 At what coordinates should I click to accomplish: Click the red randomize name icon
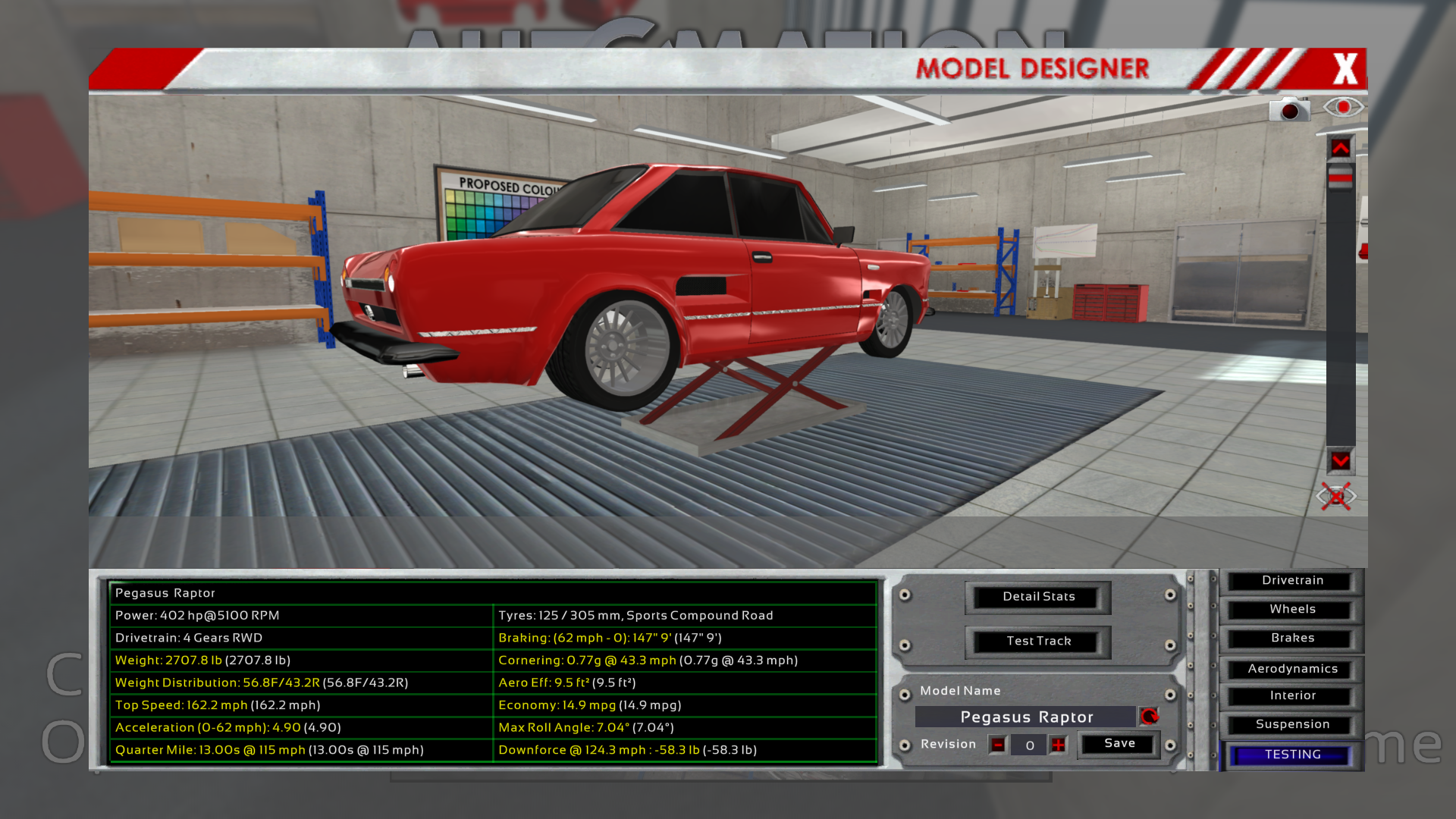click(1150, 717)
